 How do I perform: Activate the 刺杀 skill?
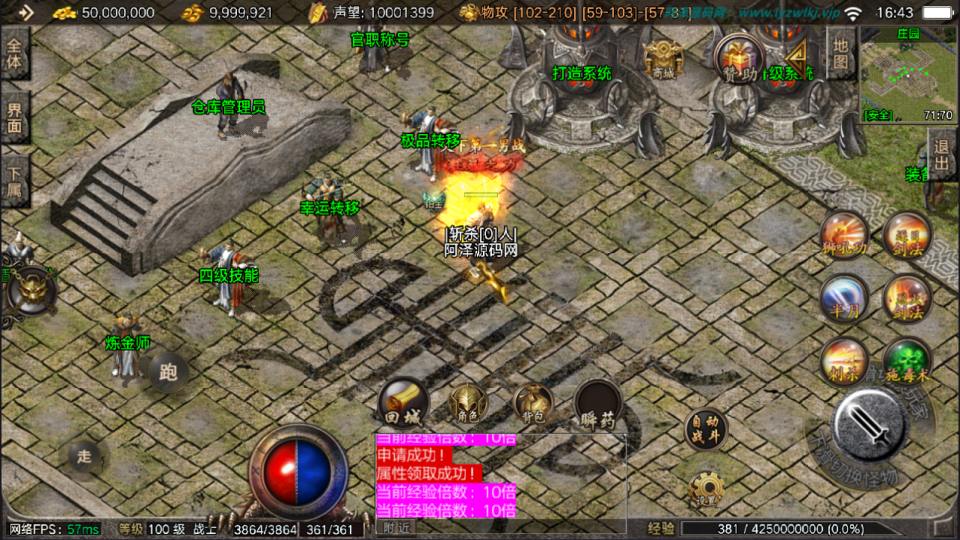pyautogui.click(x=843, y=361)
